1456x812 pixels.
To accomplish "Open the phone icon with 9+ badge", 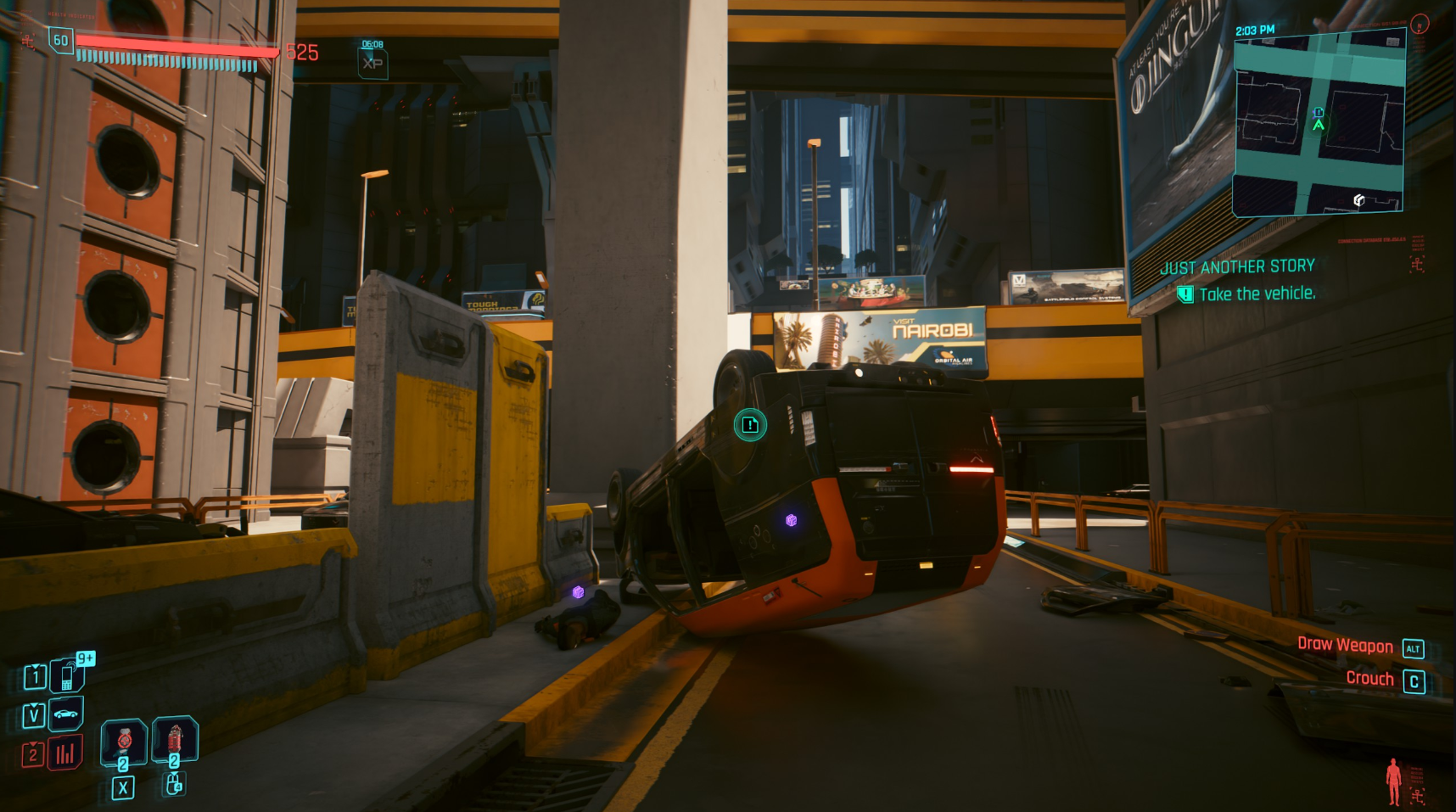I will click(67, 676).
